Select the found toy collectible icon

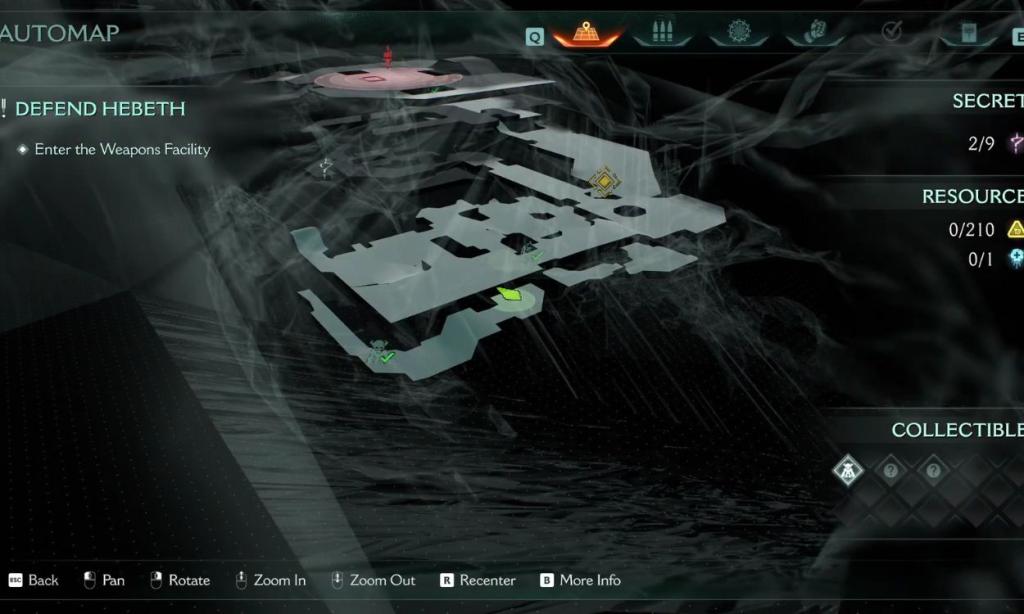coord(849,470)
